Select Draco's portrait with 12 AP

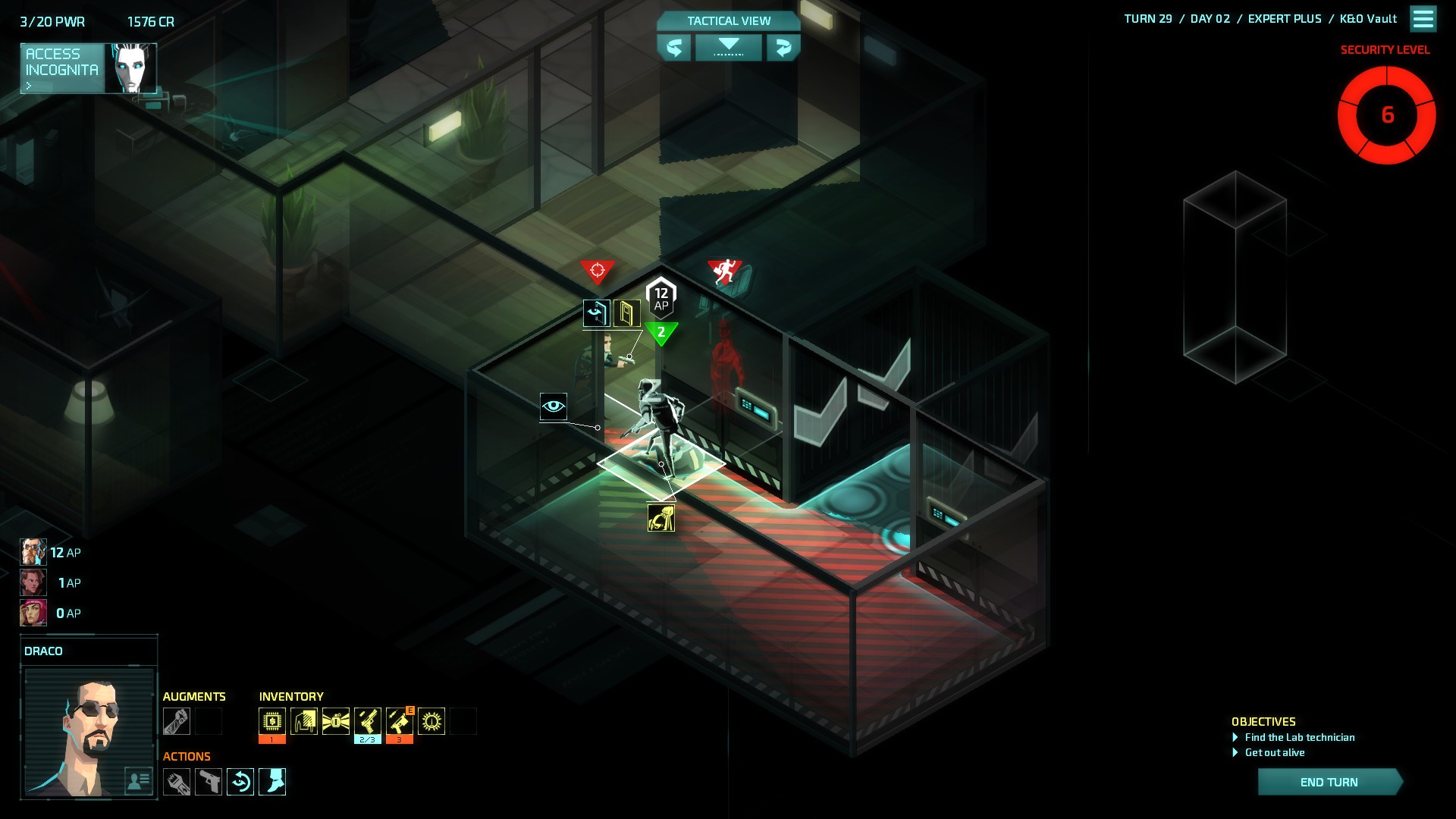(33, 552)
